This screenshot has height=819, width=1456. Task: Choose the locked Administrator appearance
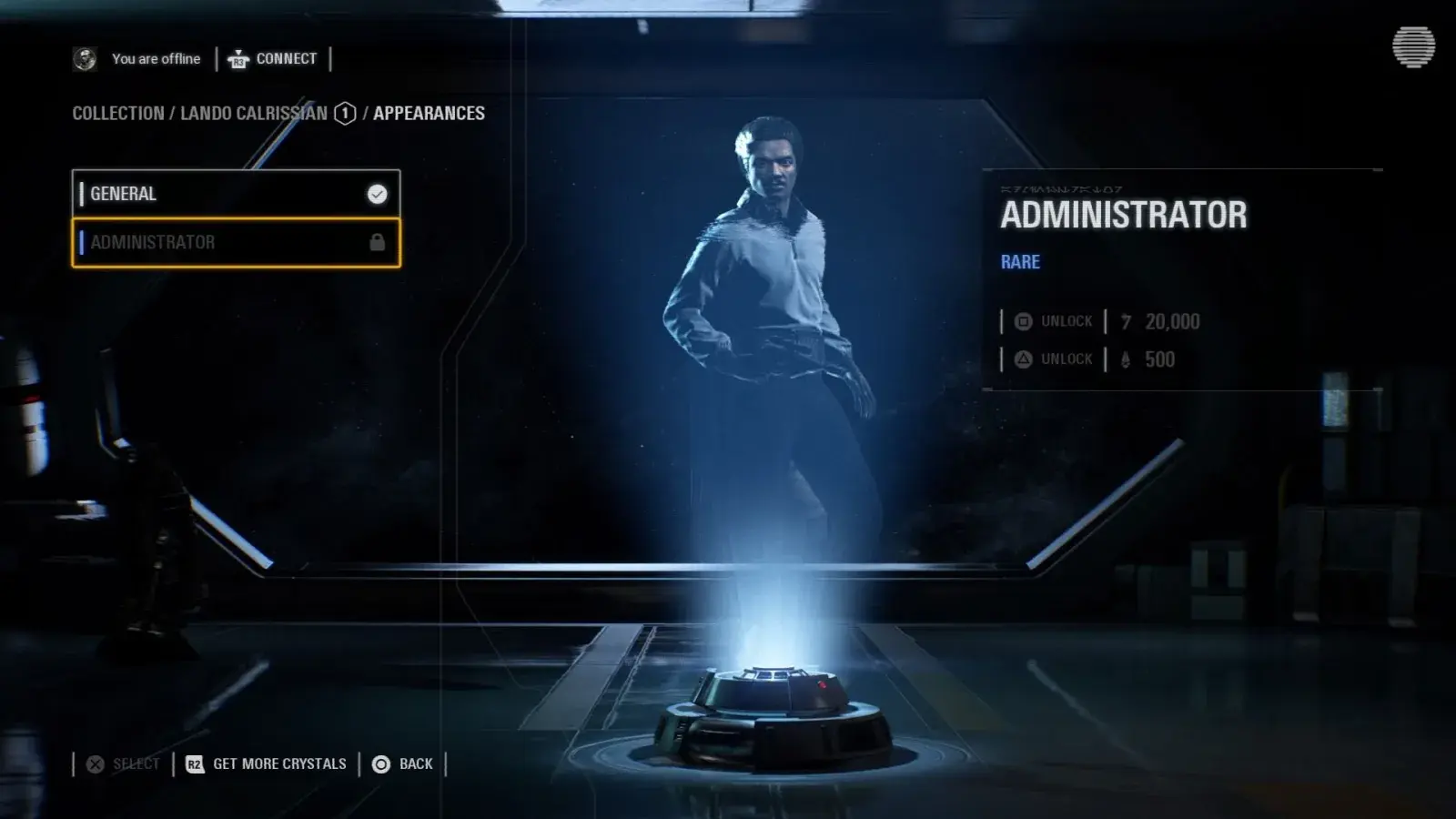[x=236, y=243]
